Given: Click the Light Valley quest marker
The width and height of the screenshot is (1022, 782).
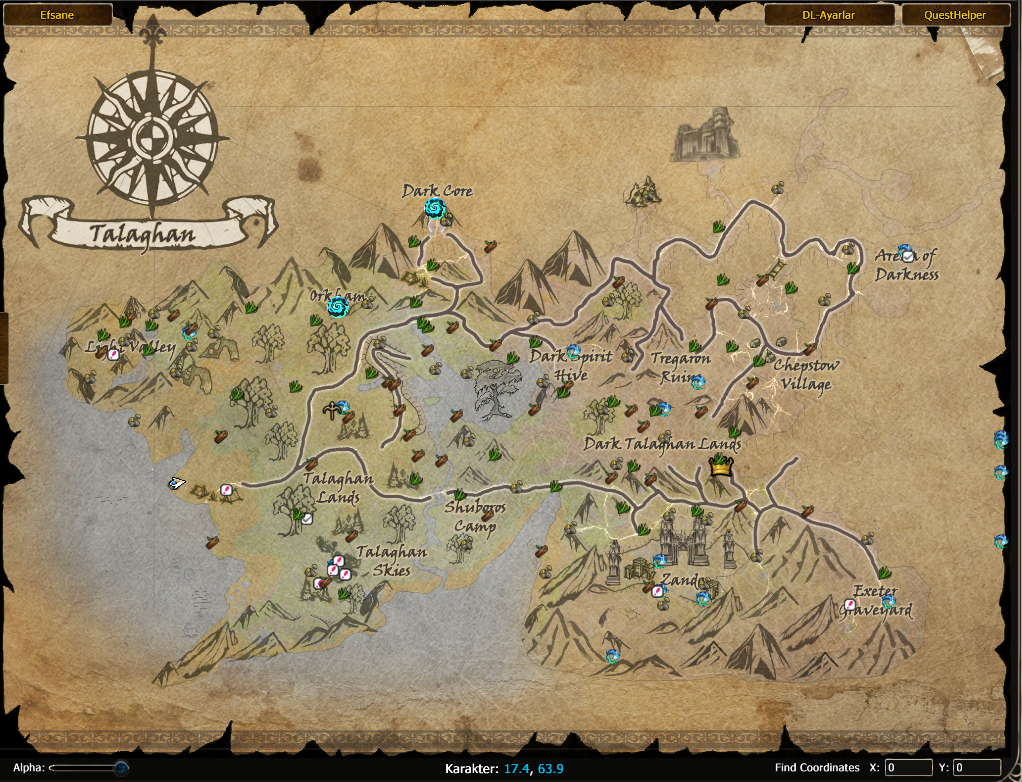Looking at the screenshot, I should 114,354.
